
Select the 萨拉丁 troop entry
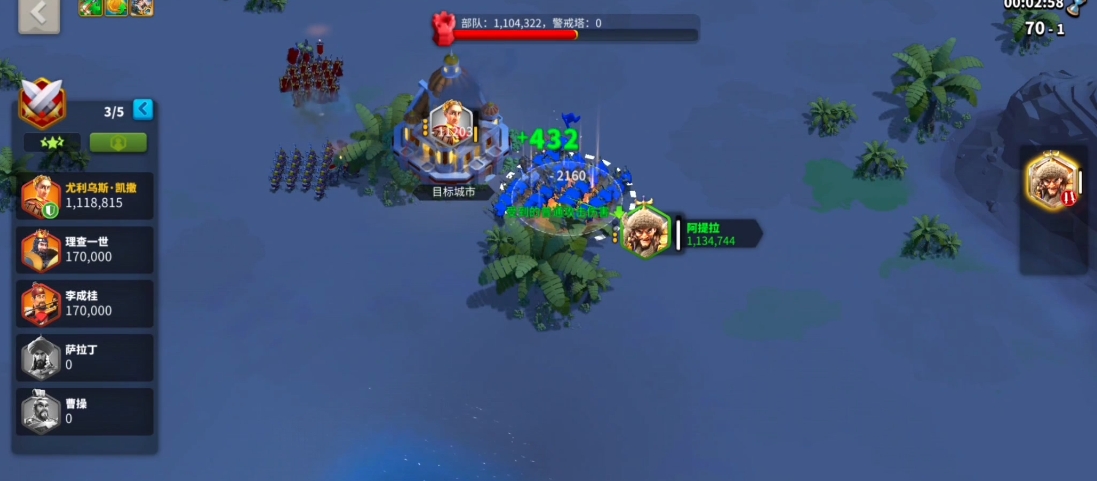pos(86,357)
